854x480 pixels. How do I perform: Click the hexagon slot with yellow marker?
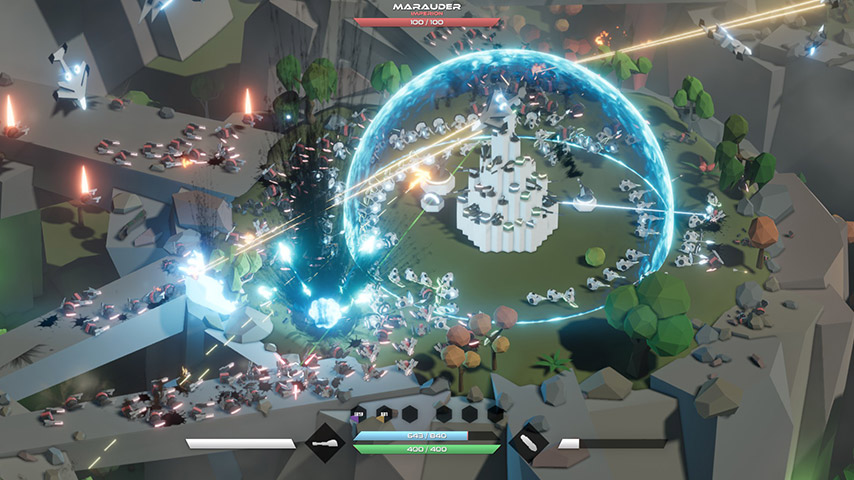click(x=383, y=414)
